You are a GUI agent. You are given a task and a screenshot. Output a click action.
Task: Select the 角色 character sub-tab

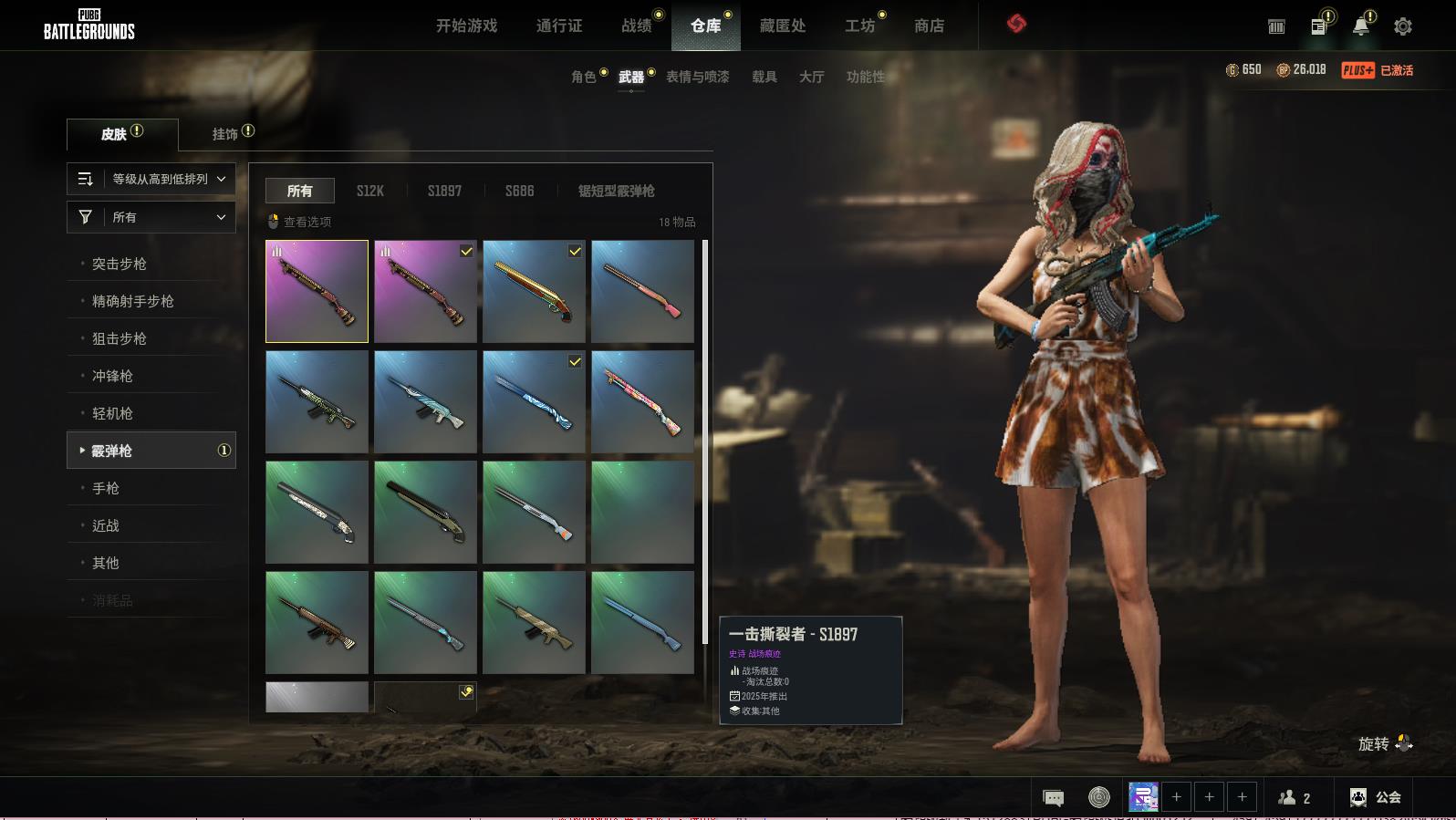click(584, 77)
